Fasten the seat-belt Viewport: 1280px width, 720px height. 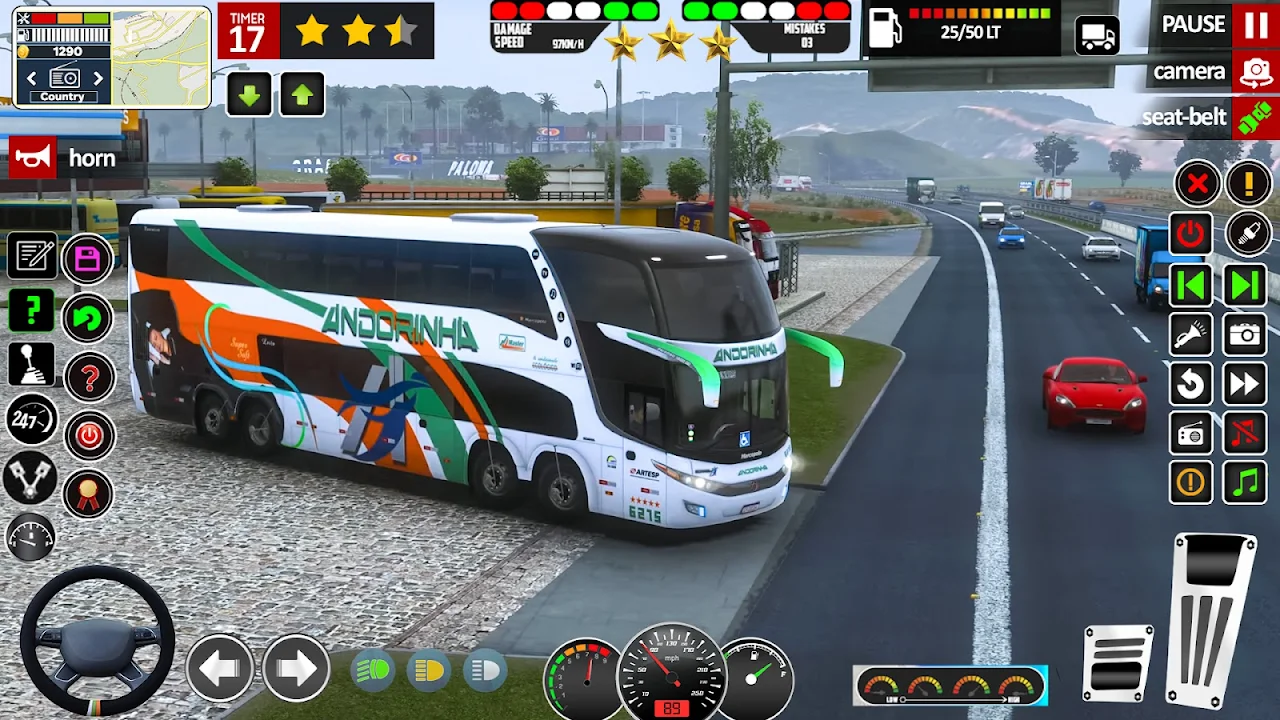[x=1254, y=118]
